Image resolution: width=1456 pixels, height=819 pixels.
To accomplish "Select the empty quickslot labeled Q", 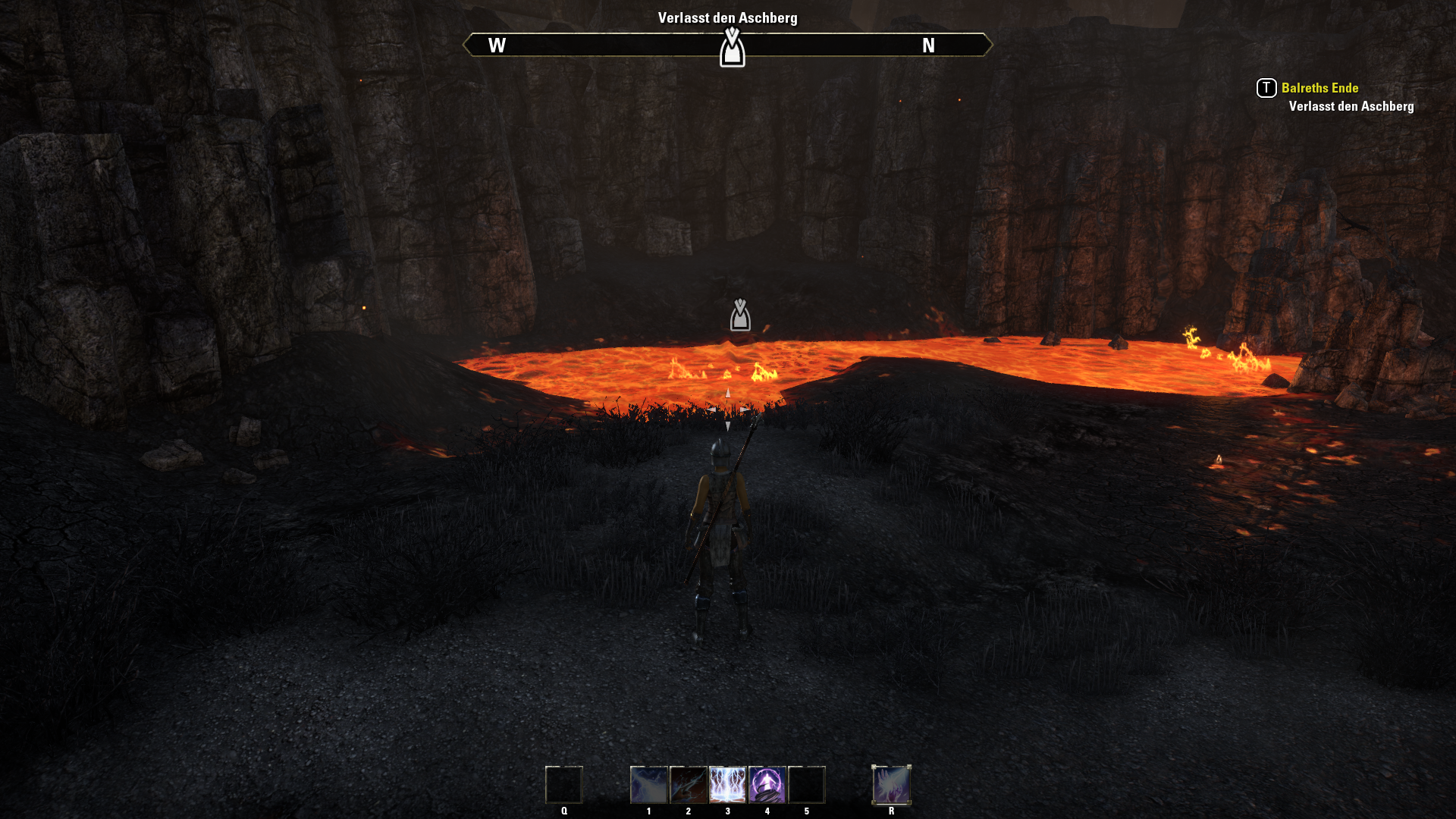I will coord(563,785).
